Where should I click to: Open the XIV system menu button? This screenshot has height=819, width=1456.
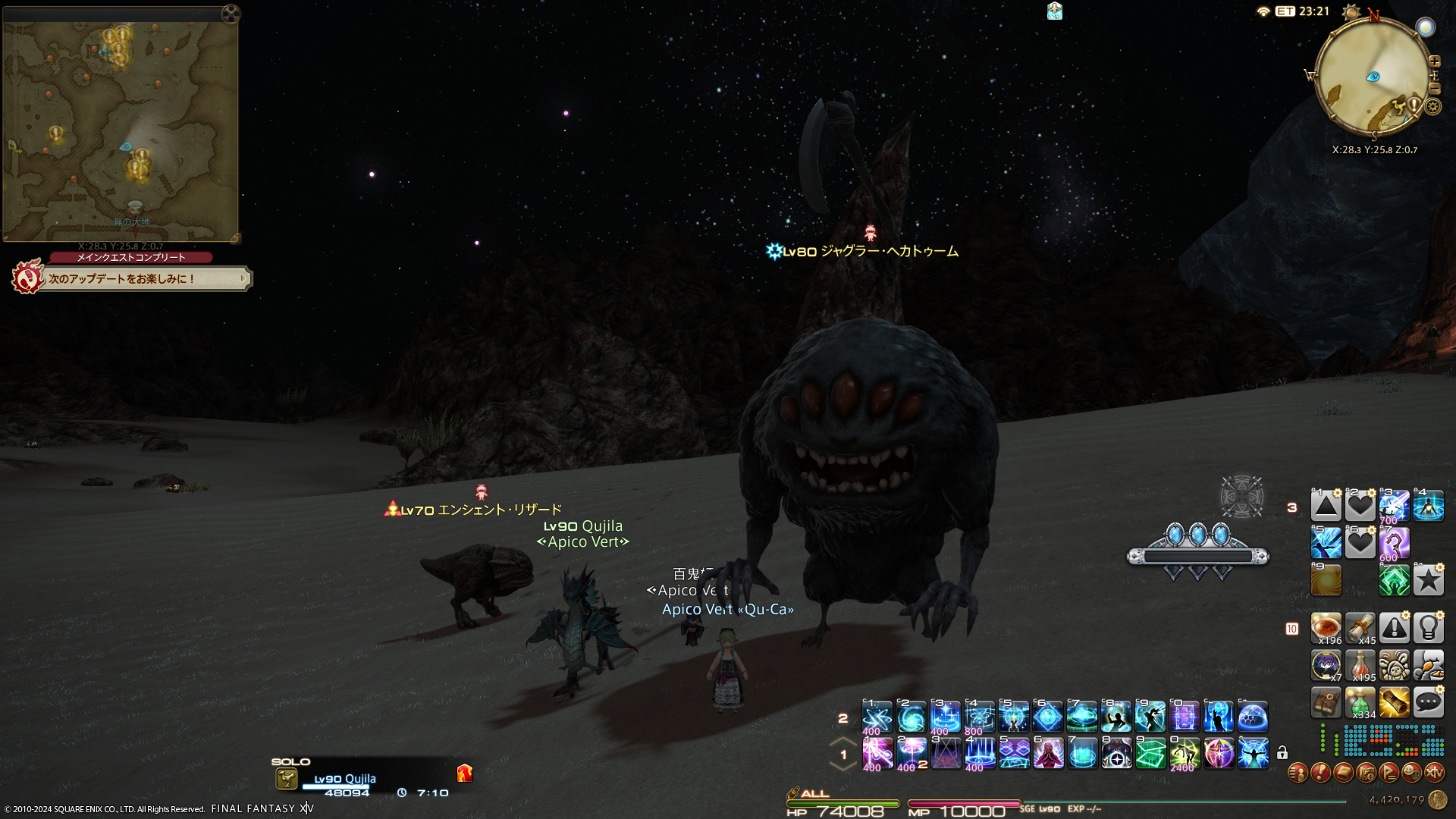click(1434, 773)
